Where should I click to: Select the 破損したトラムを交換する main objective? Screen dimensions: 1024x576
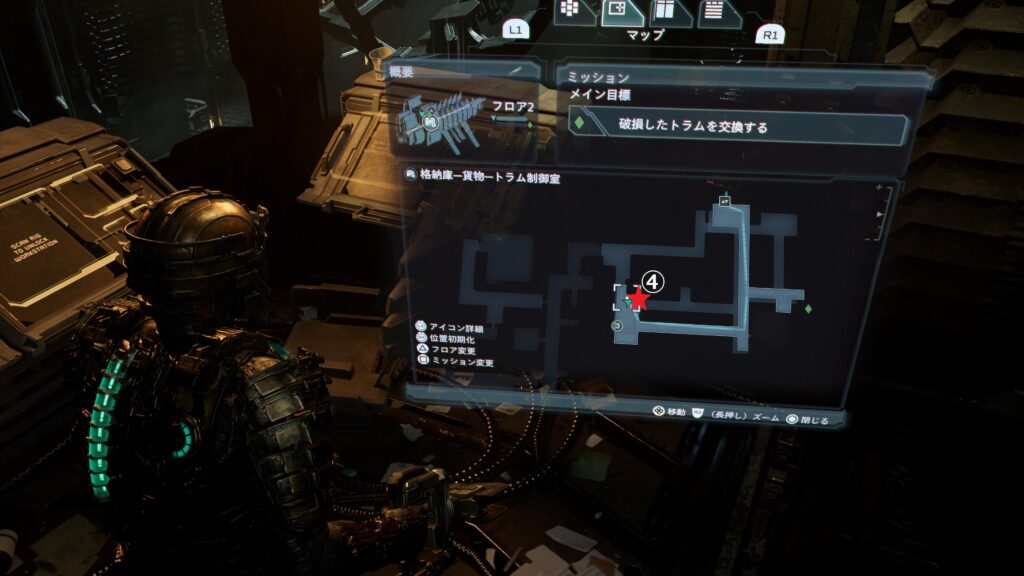[739, 127]
